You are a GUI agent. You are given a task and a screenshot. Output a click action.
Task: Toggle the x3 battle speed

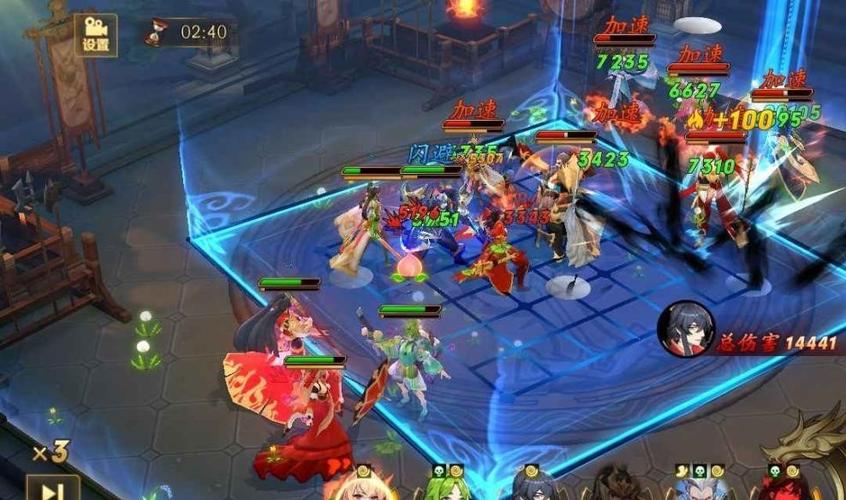[x=49, y=453]
